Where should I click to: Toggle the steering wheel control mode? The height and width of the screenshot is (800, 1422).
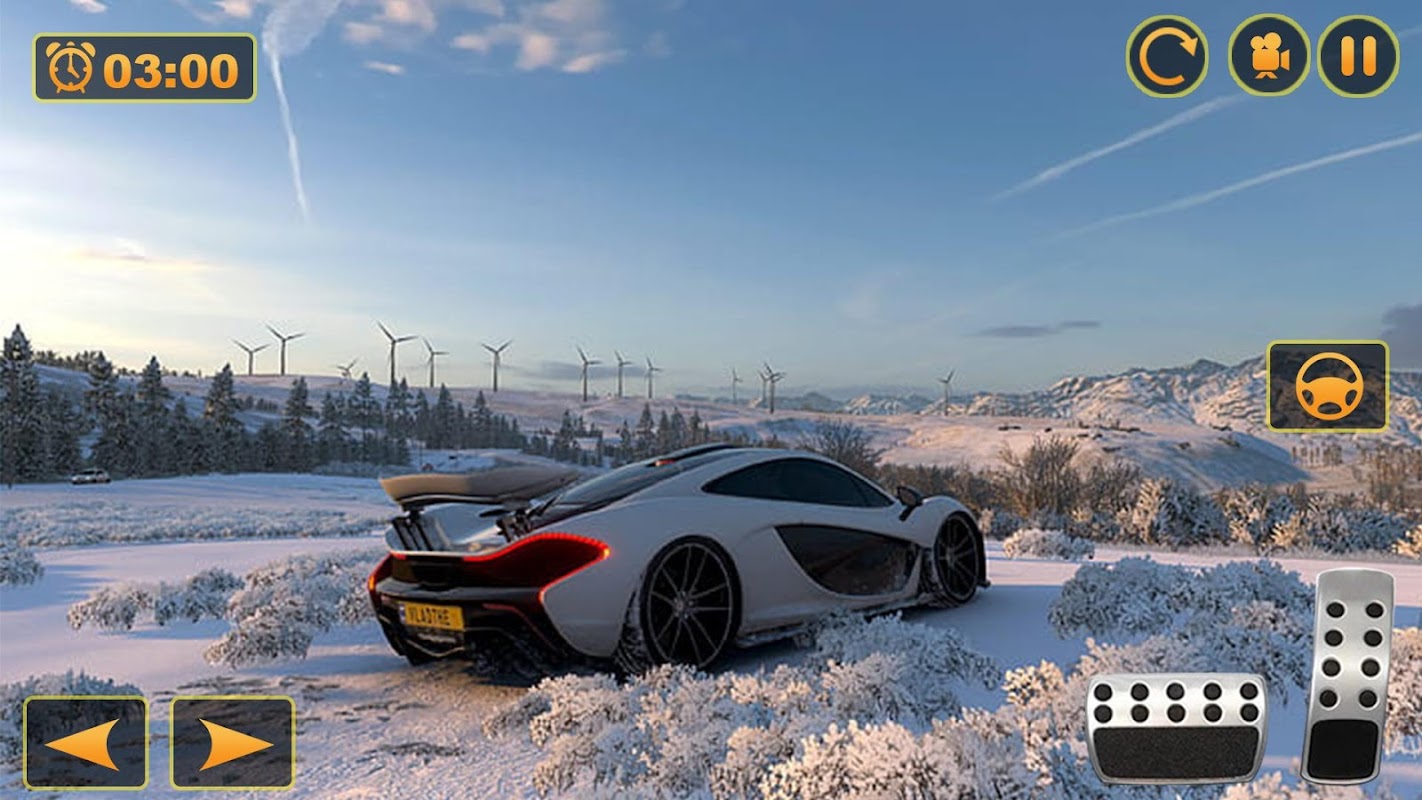[1327, 386]
